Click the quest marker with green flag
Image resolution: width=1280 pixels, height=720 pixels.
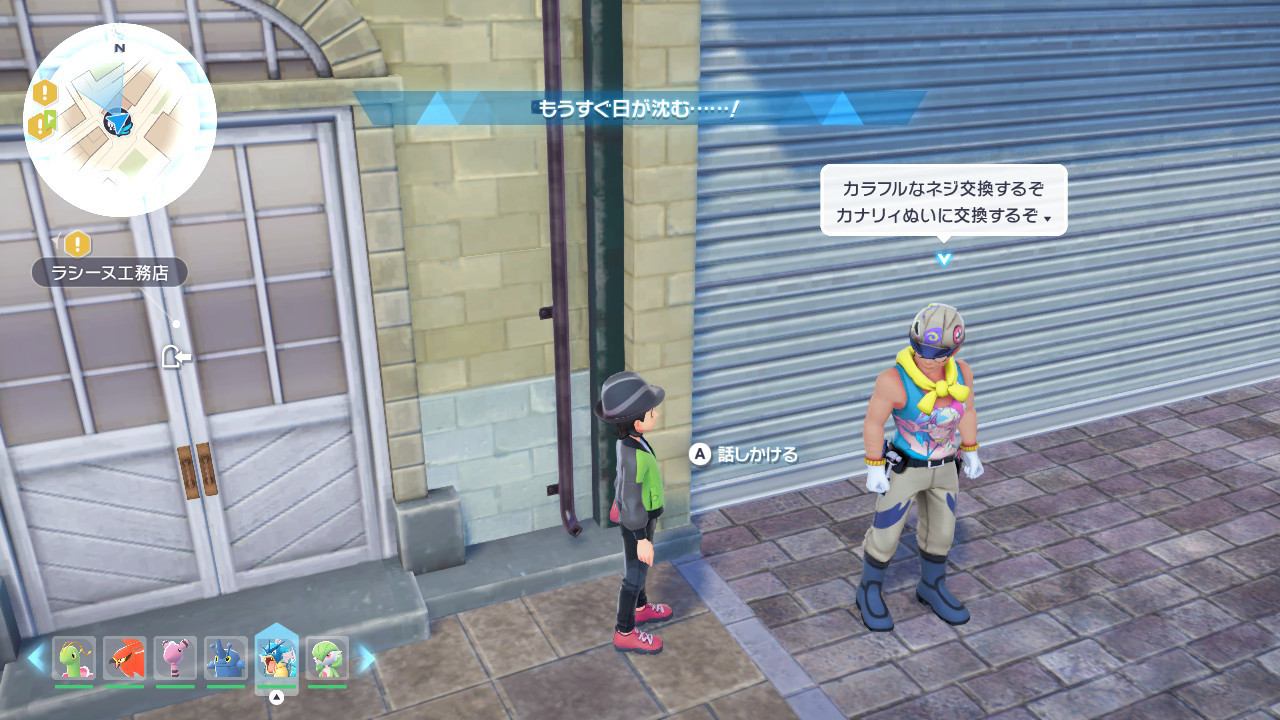43,125
